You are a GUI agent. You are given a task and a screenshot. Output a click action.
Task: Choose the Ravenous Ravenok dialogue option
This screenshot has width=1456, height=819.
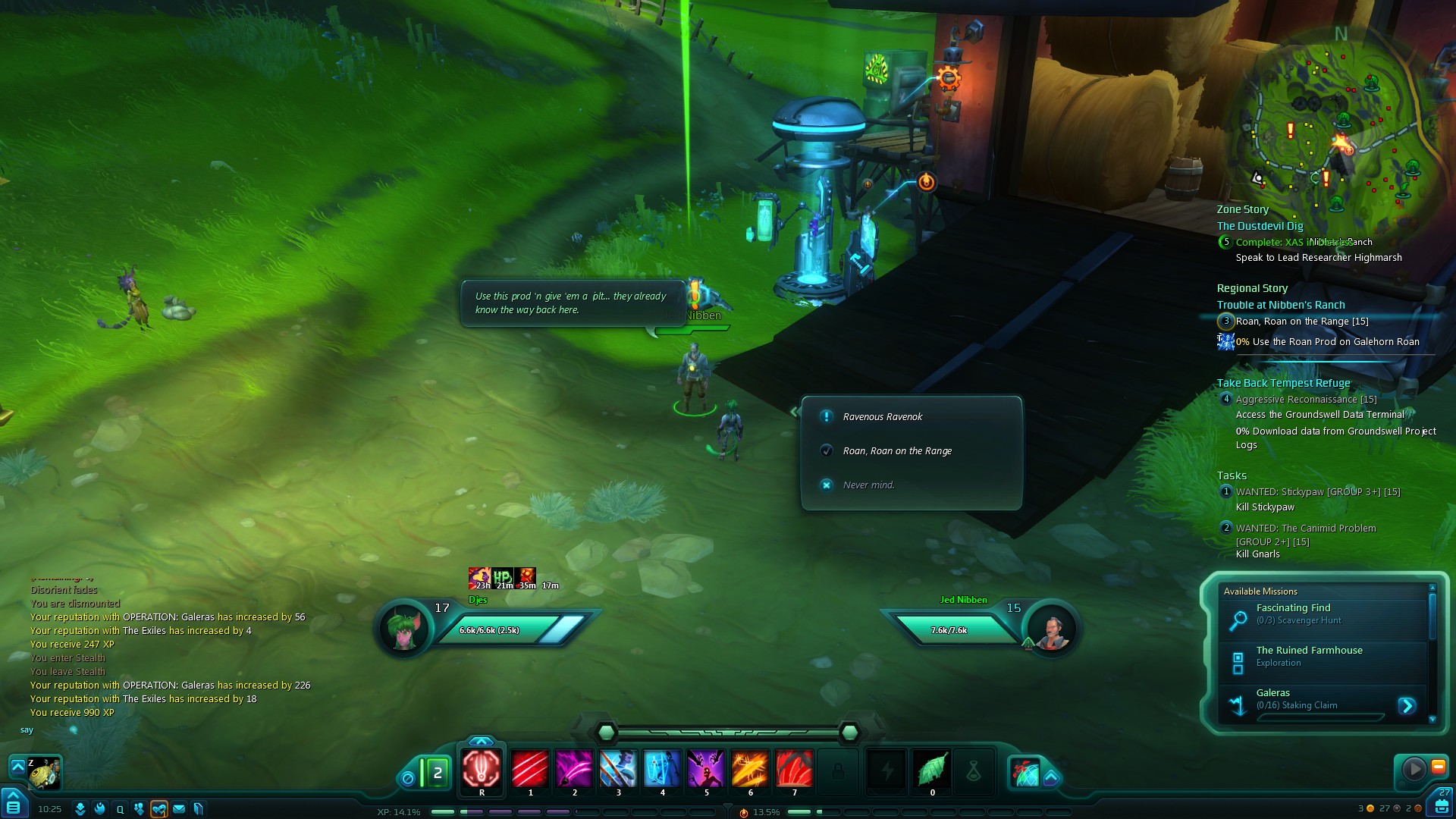pyautogui.click(x=883, y=417)
